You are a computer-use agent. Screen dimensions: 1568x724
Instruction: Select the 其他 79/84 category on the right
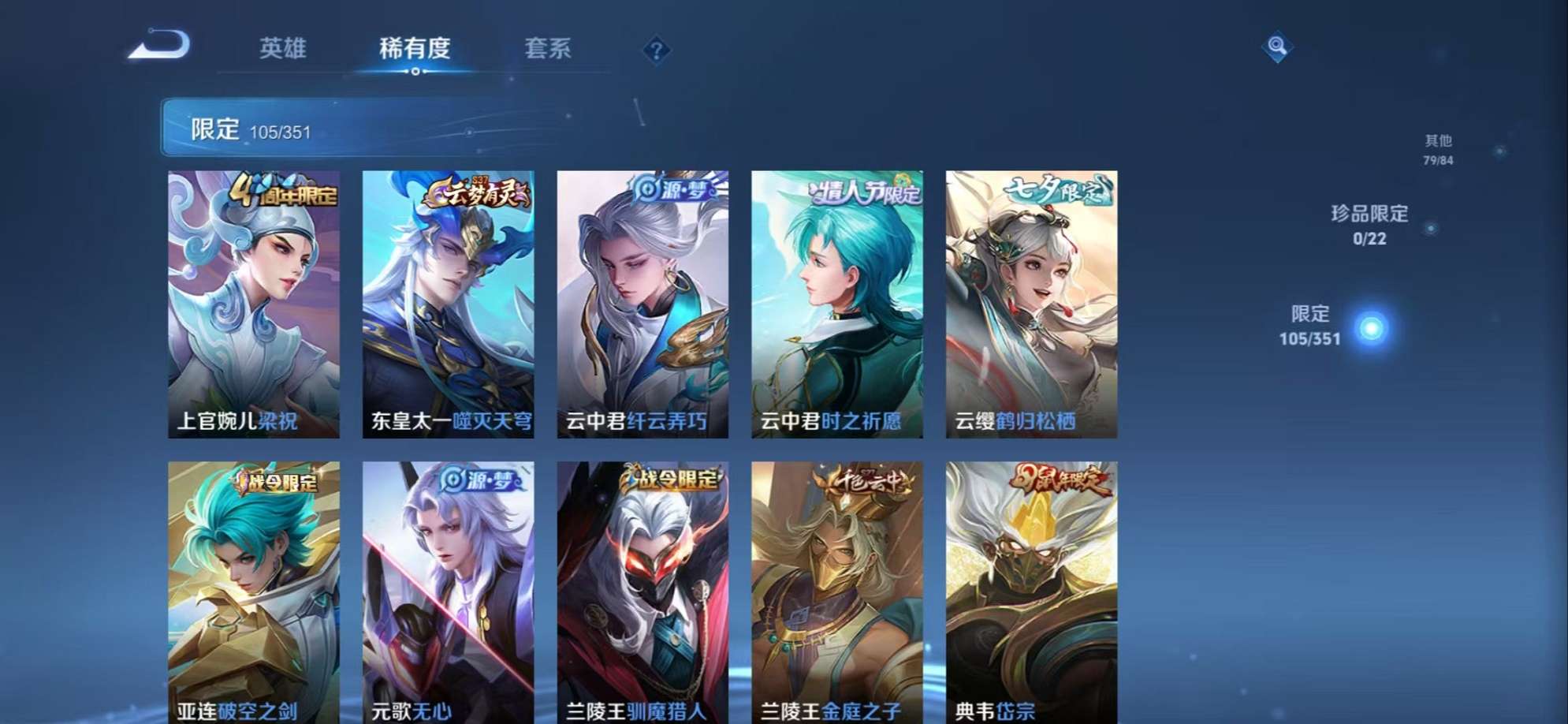tap(1440, 148)
